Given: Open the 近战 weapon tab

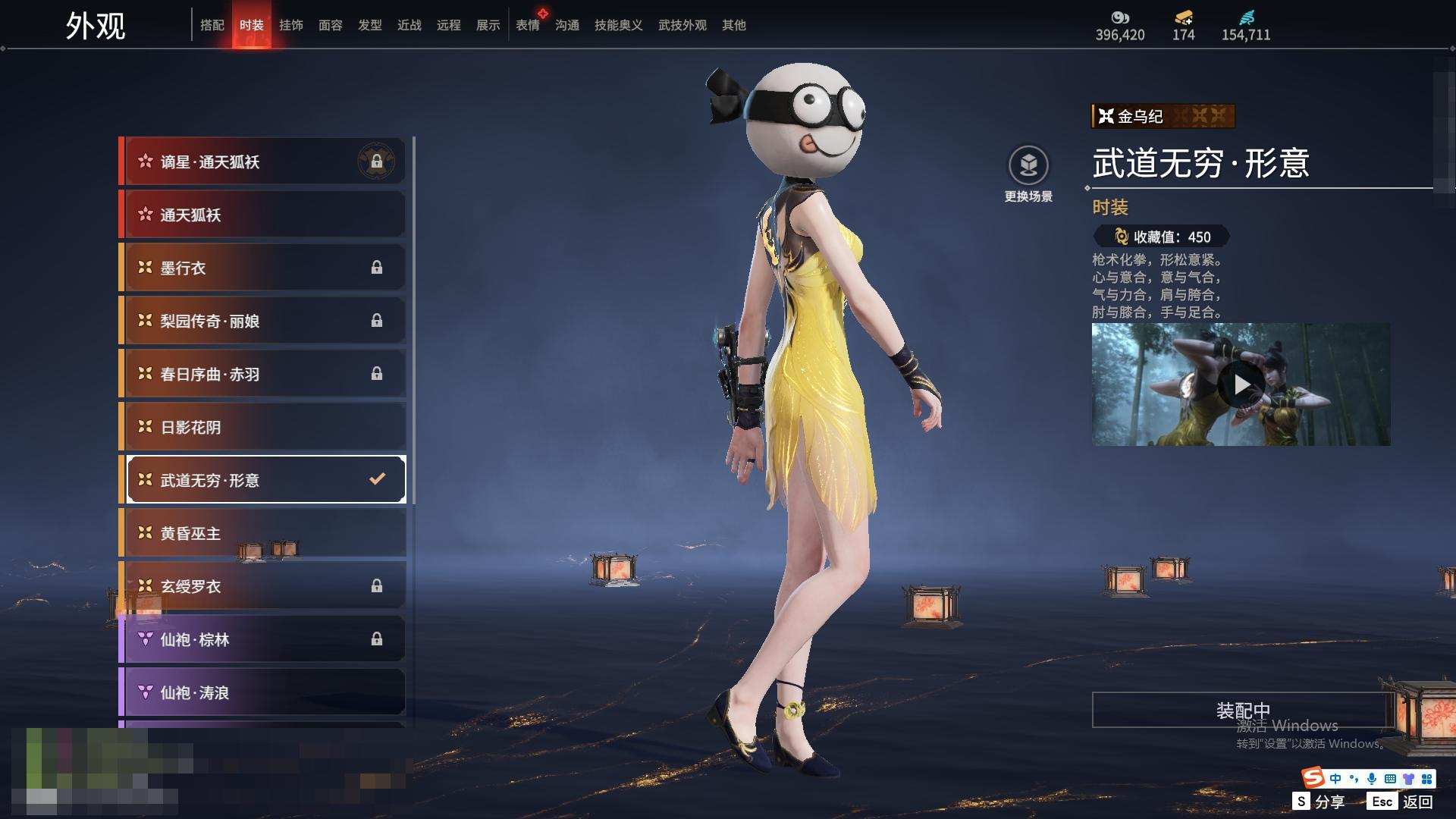Looking at the screenshot, I should (409, 25).
